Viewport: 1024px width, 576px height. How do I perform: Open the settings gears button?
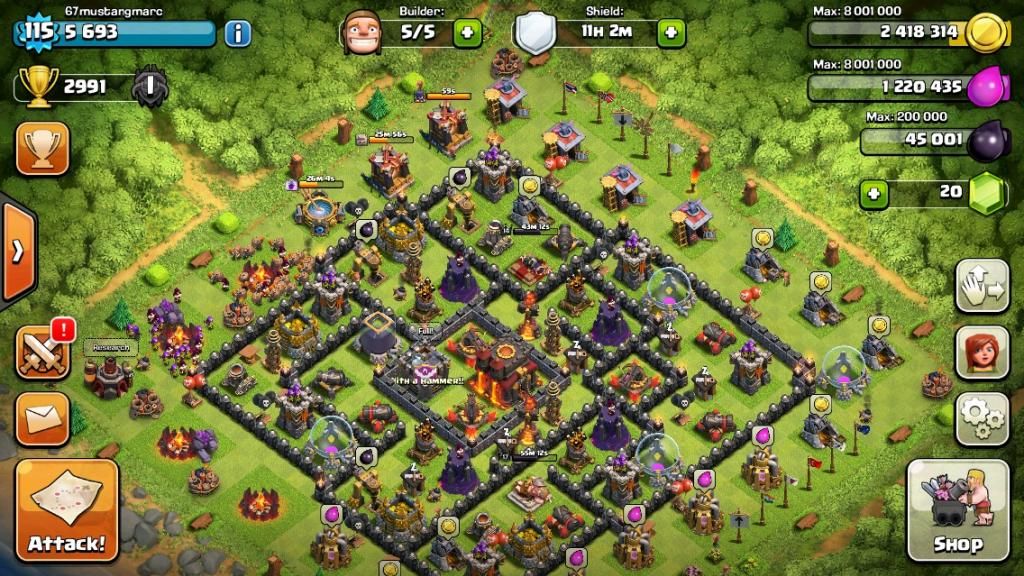tap(981, 418)
